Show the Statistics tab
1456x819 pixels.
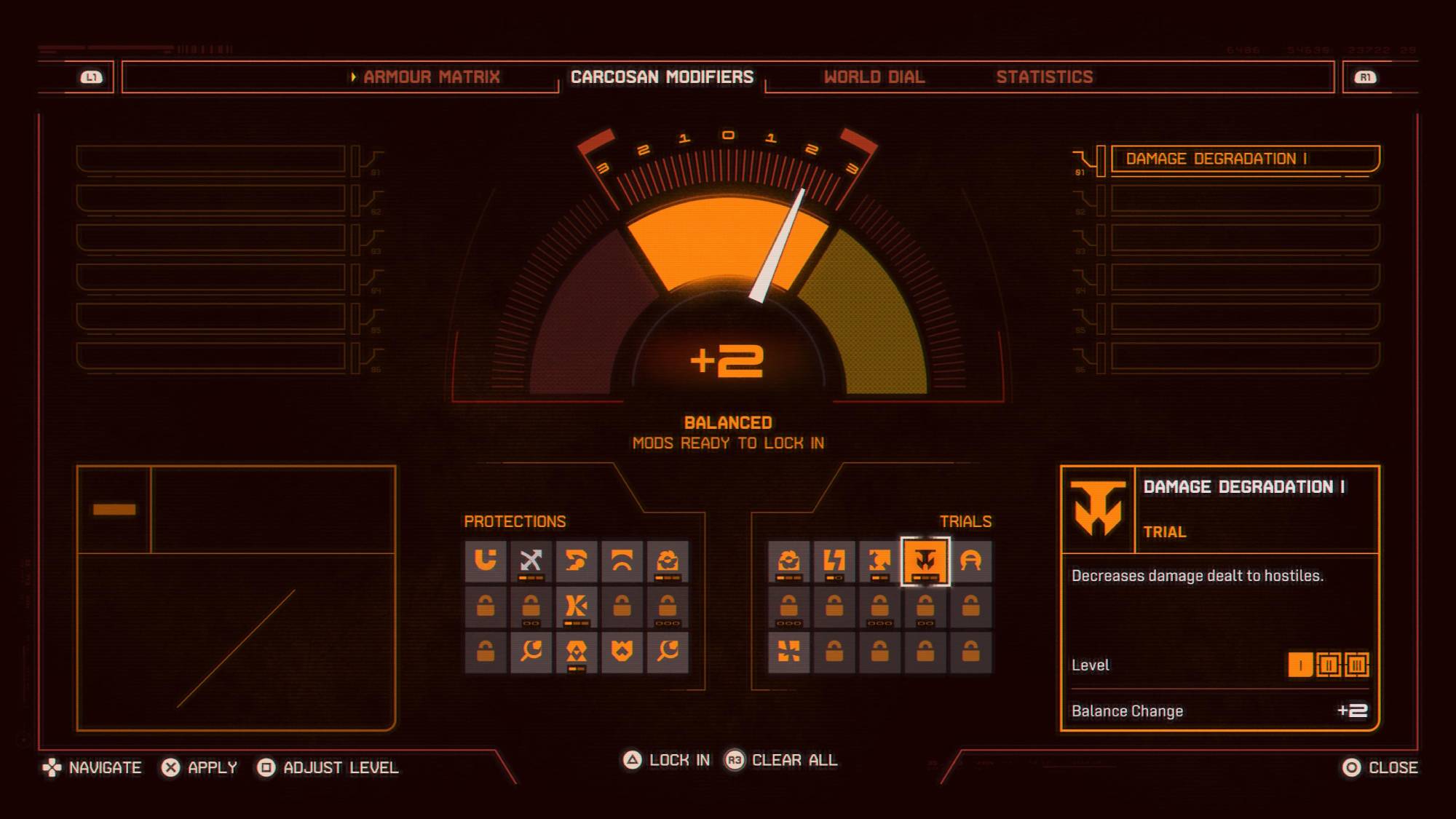tap(1044, 77)
